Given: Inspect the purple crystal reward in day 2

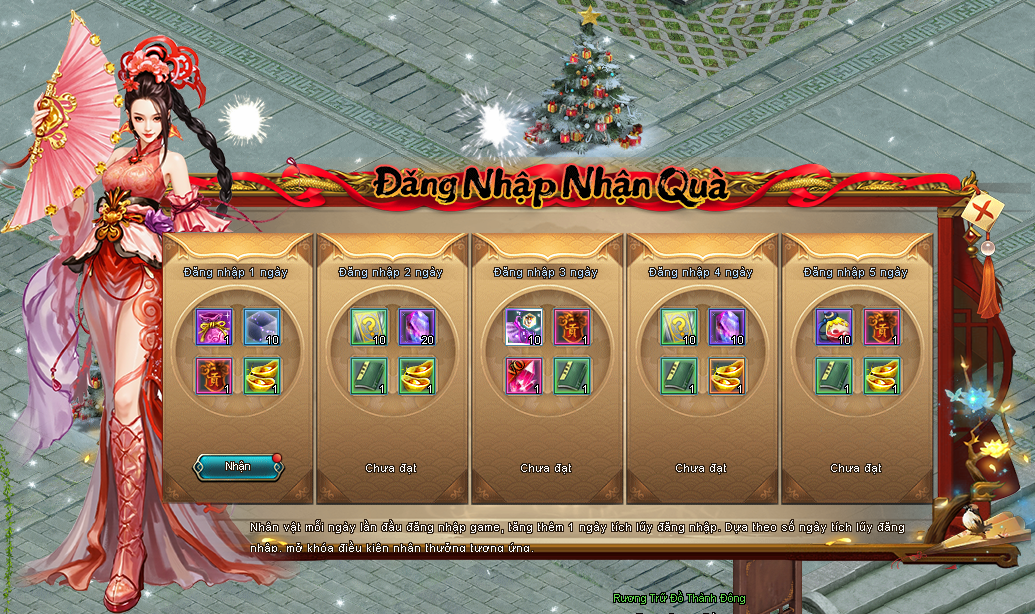Looking at the screenshot, I should click(x=417, y=327).
